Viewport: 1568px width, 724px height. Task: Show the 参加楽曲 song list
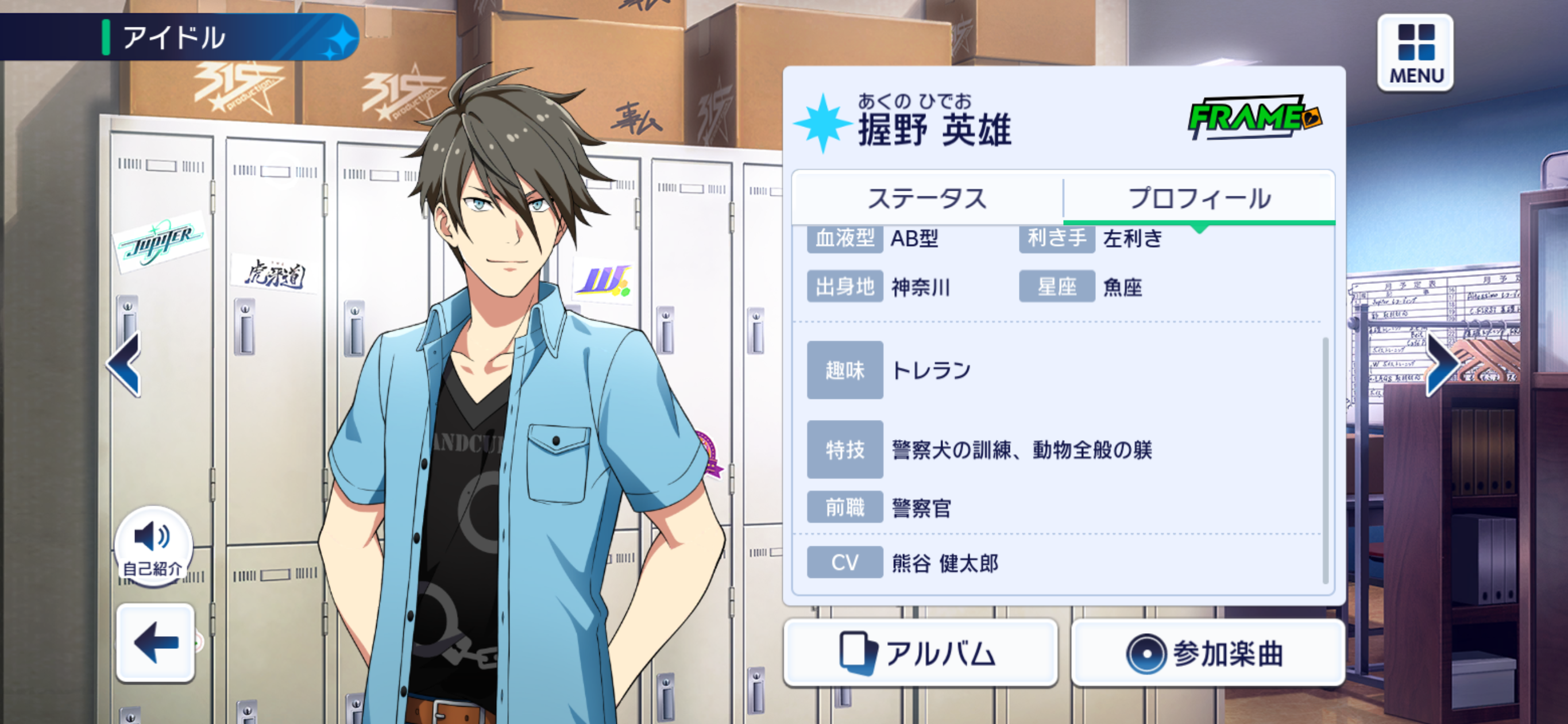[x=1207, y=653]
